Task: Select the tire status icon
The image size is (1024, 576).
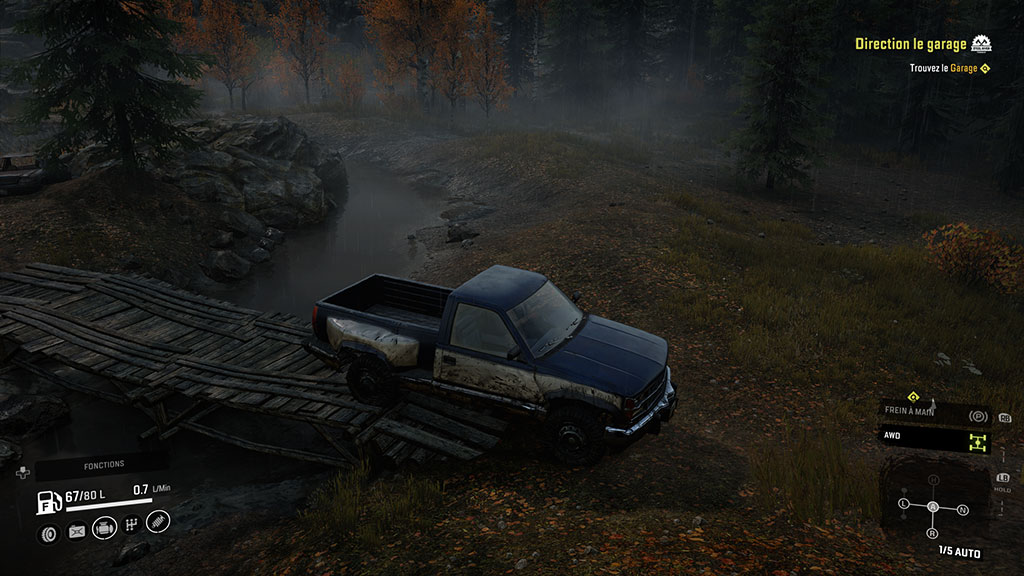Action: tap(48, 533)
